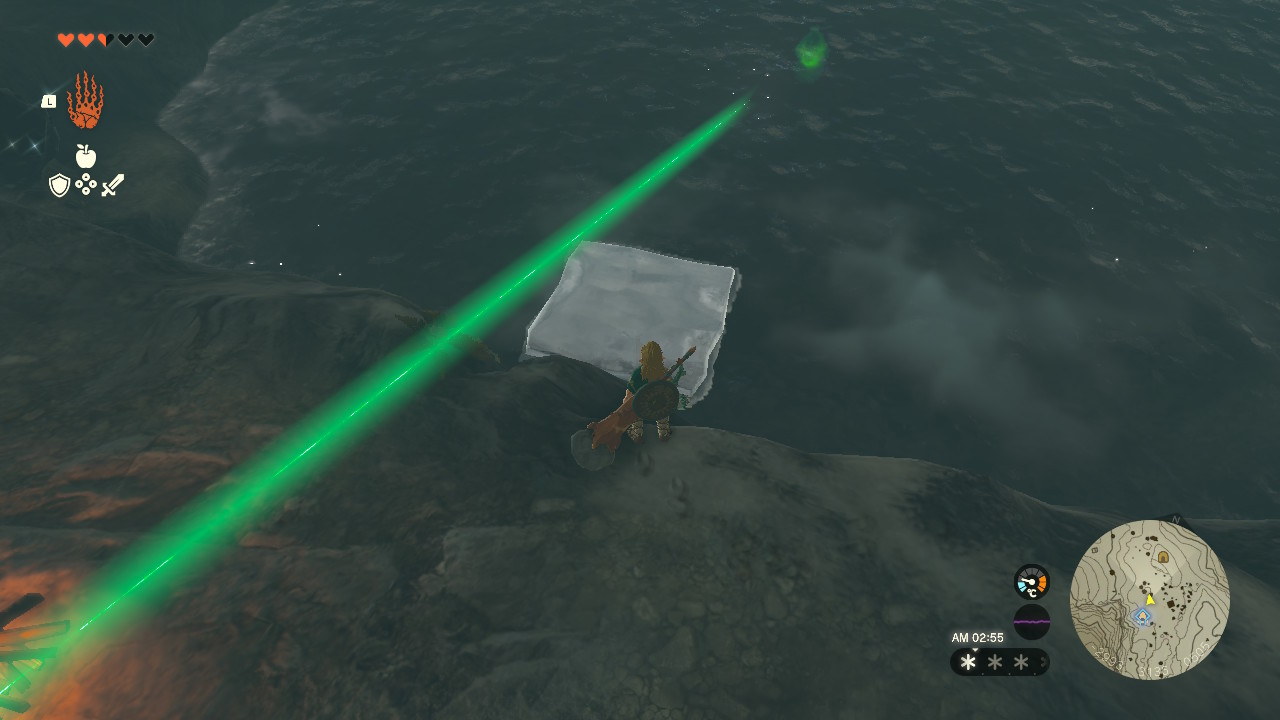Activate the orange hand ability icon
The width and height of the screenshot is (1280, 720).
point(85,101)
